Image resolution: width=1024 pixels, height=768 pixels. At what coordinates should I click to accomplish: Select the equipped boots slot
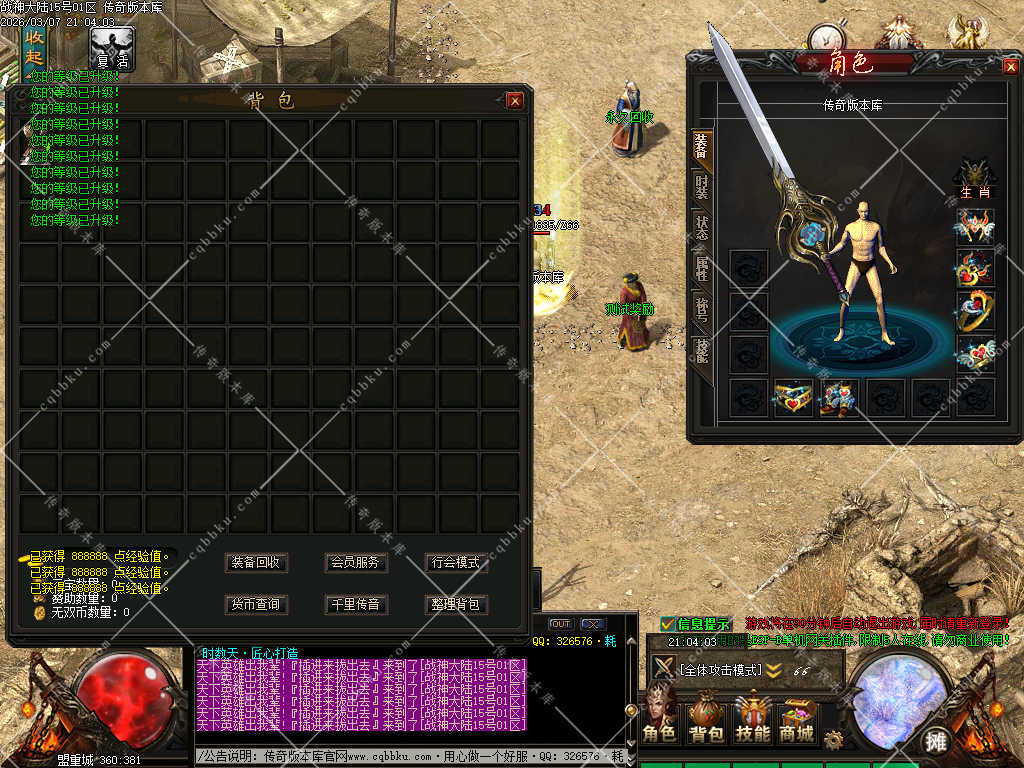(x=838, y=397)
